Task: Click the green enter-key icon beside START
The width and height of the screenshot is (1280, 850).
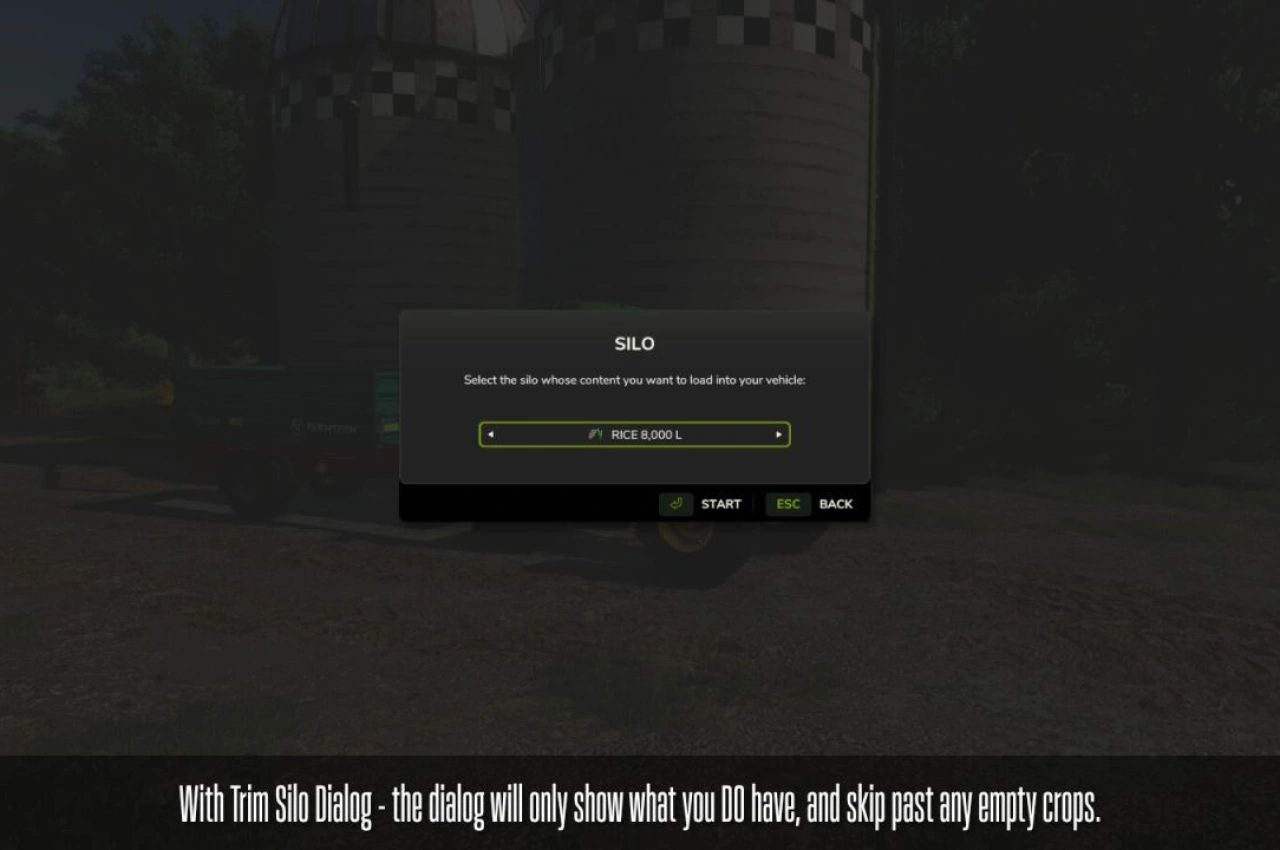Action: click(x=675, y=504)
